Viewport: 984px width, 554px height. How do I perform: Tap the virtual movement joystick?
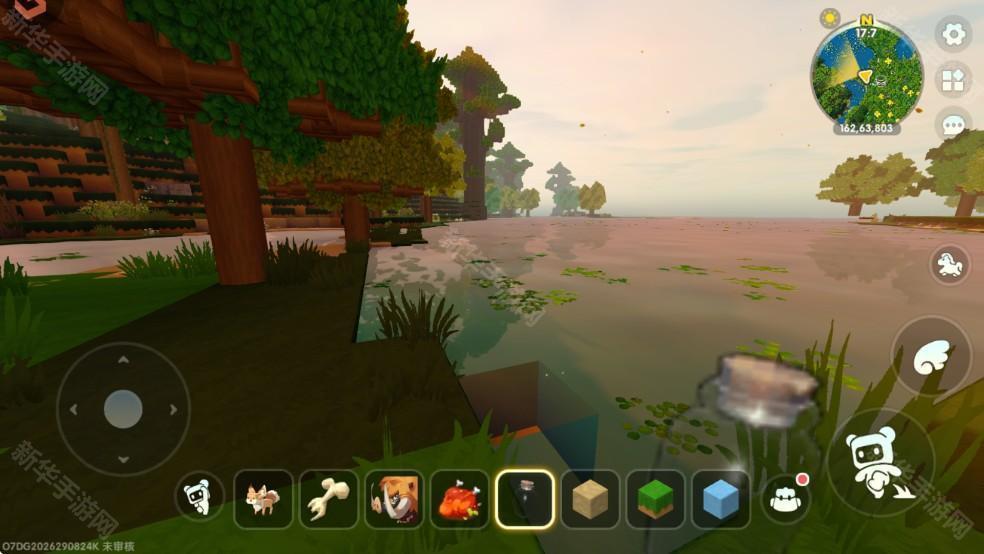point(123,409)
